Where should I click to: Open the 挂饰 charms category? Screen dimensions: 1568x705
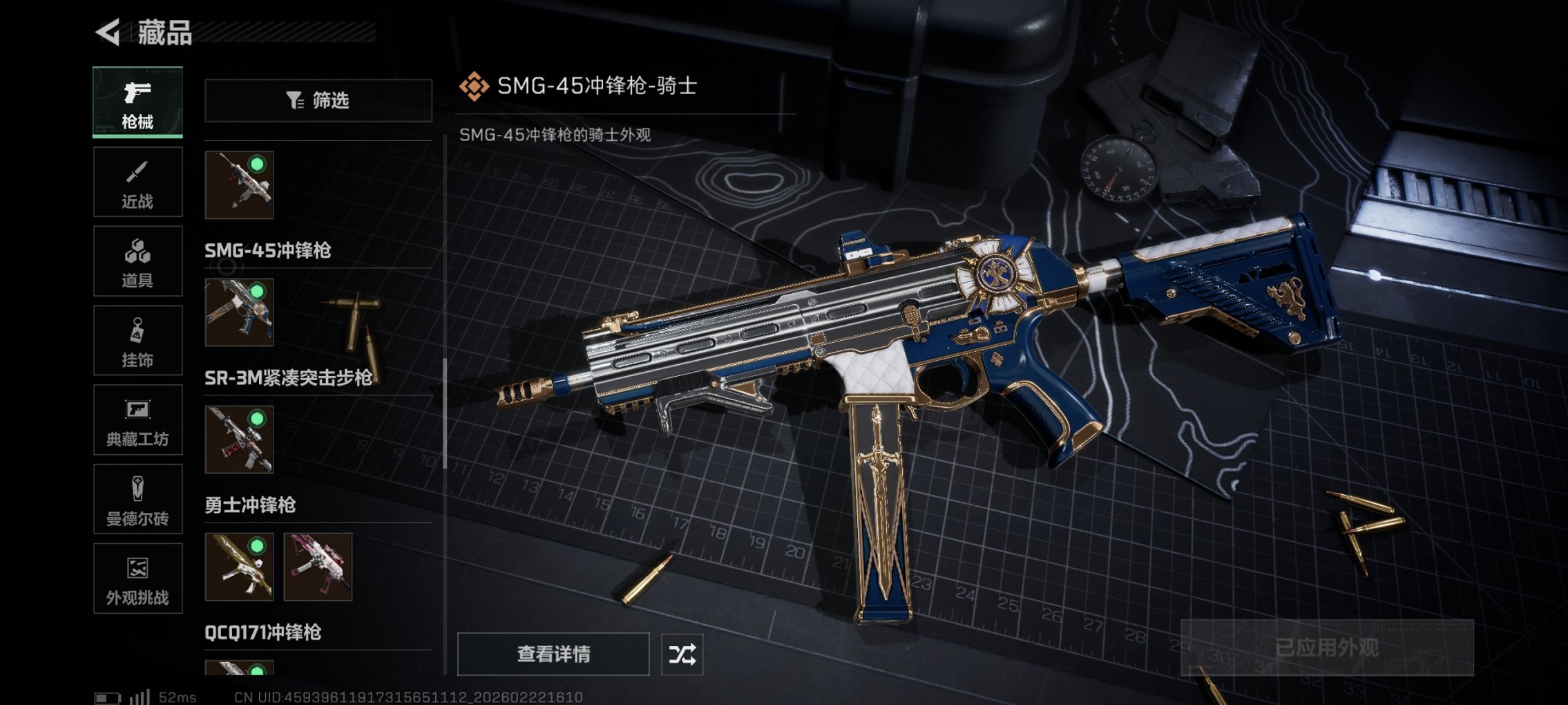(137, 340)
